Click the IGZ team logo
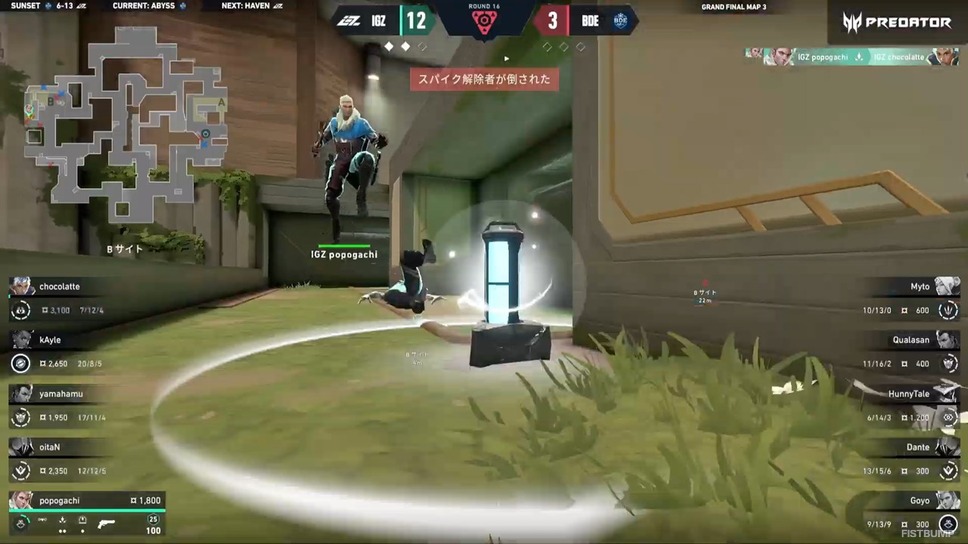Image resolution: width=968 pixels, height=544 pixels. tap(350, 20)
